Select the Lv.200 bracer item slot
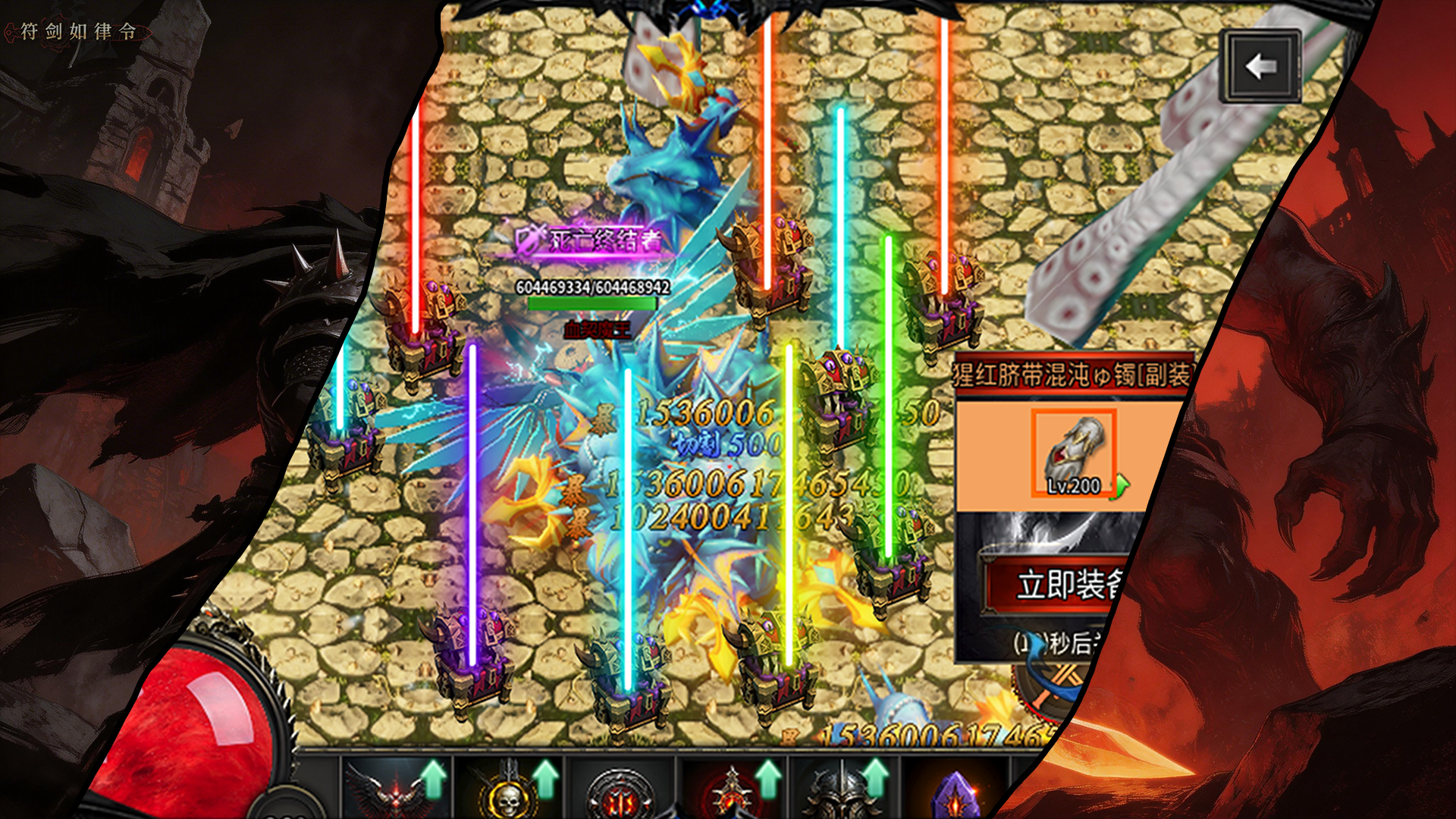 [x=1074, y=454]
